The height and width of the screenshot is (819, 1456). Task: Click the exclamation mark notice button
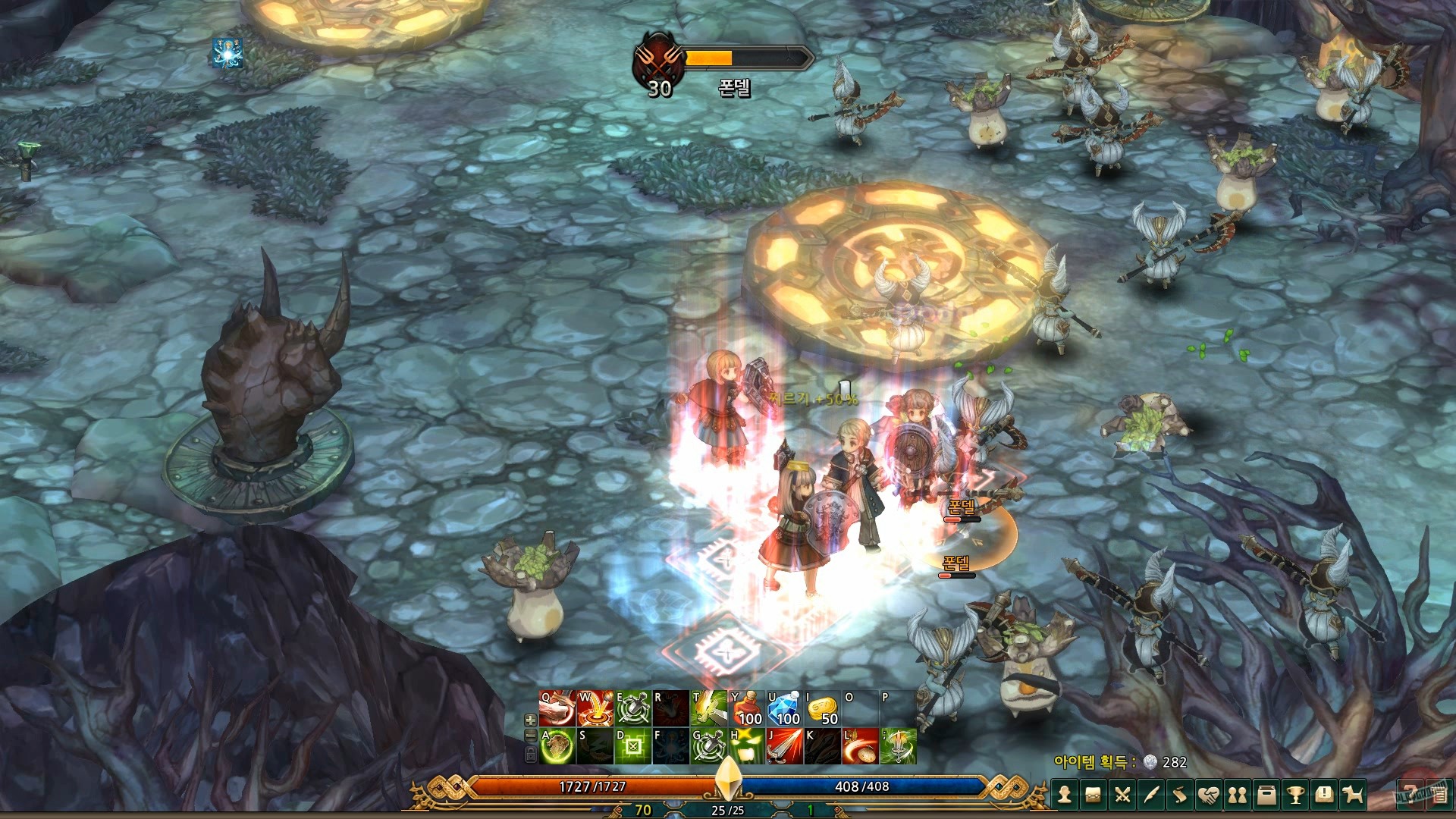point(1323,794)
